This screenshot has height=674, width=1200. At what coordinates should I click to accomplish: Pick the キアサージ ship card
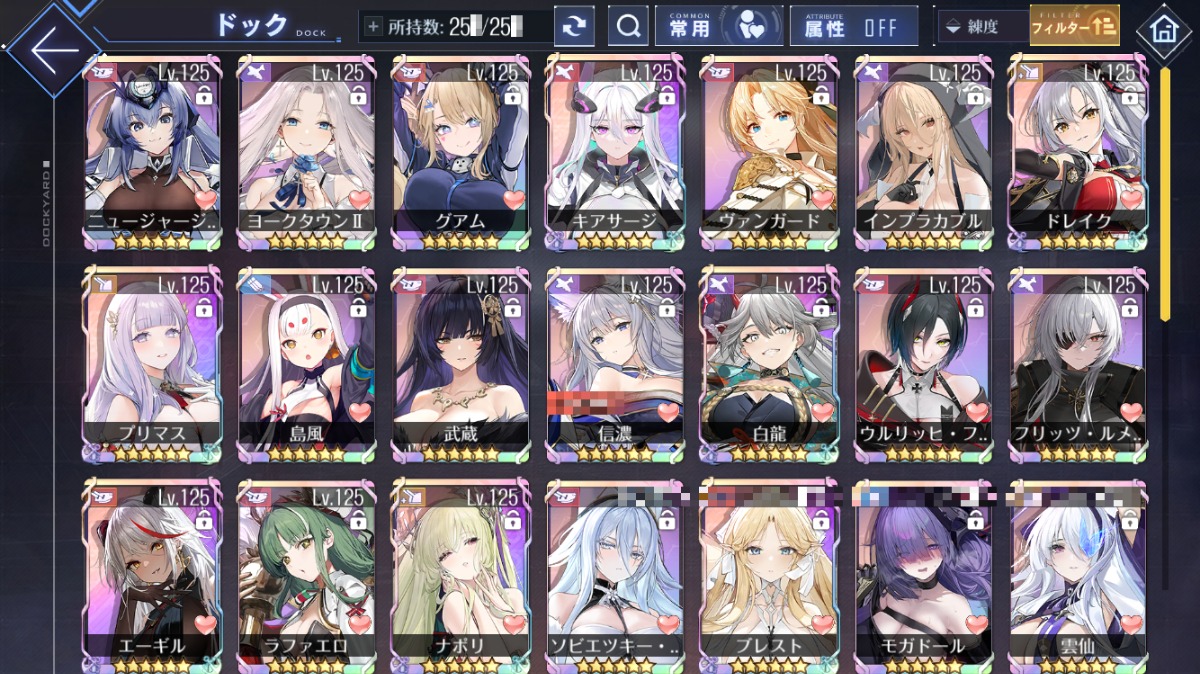coord(615,155)
